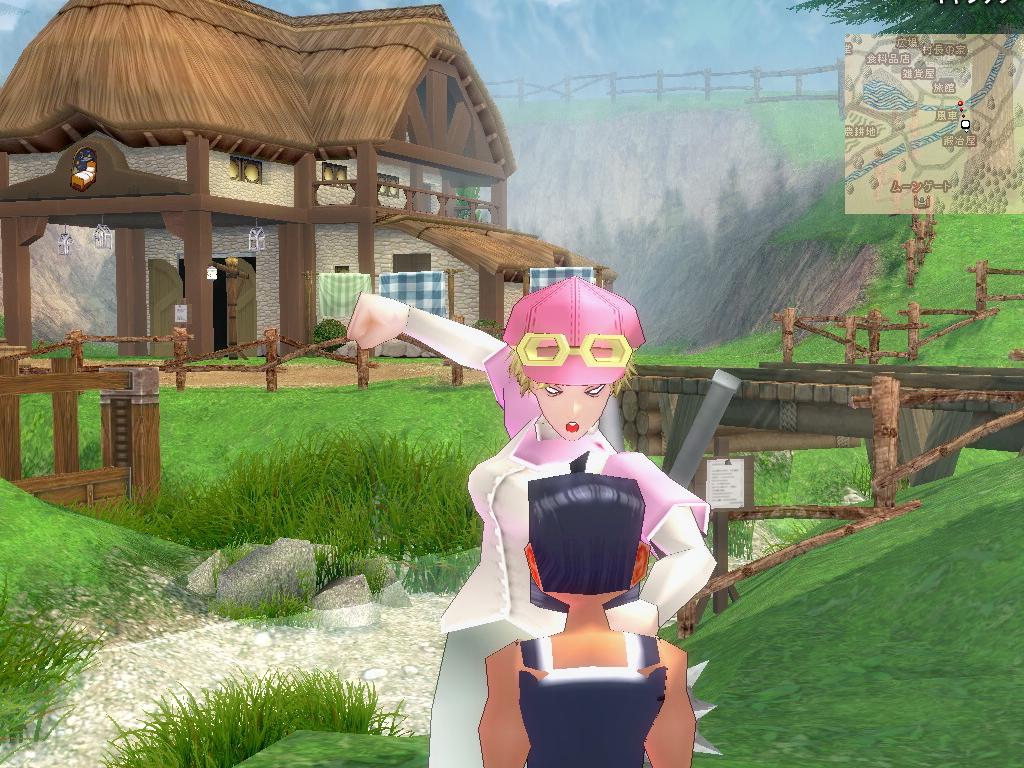Click the 広場 (square) label on the minimap
Image resolution: width=1024 pixels, height=768 pixels.
906,43
